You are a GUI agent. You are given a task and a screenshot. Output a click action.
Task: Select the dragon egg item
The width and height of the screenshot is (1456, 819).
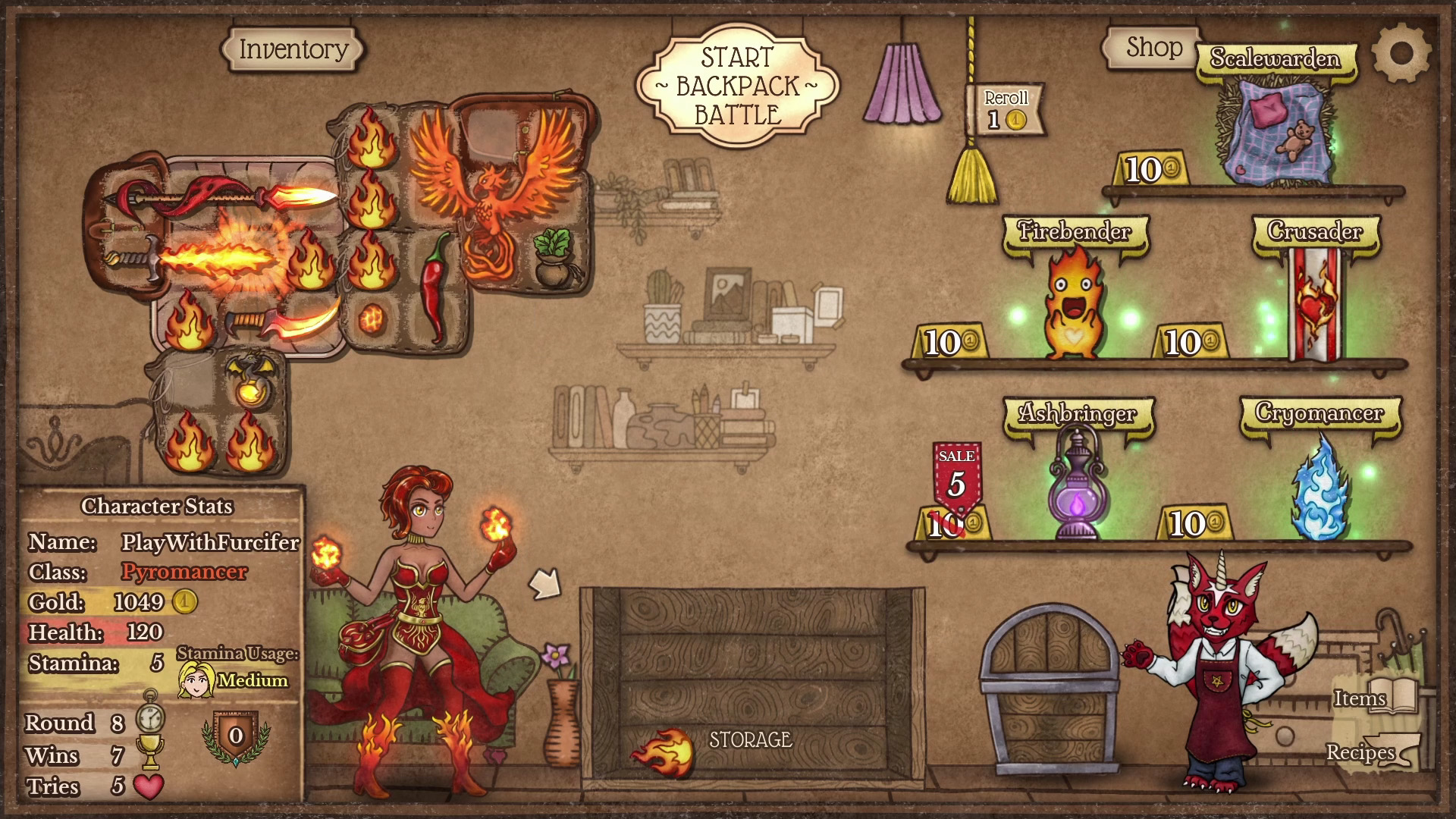point(249,378)
